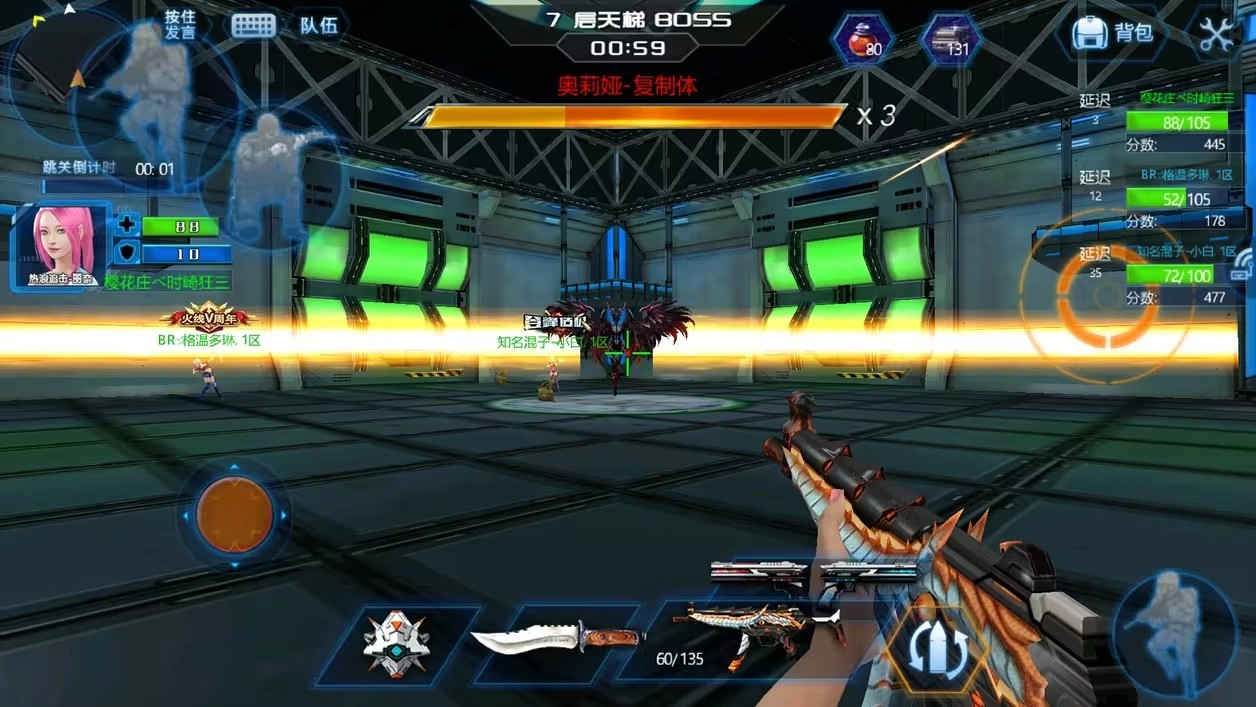Select the pink-haired character portrait

coord(59,245)
